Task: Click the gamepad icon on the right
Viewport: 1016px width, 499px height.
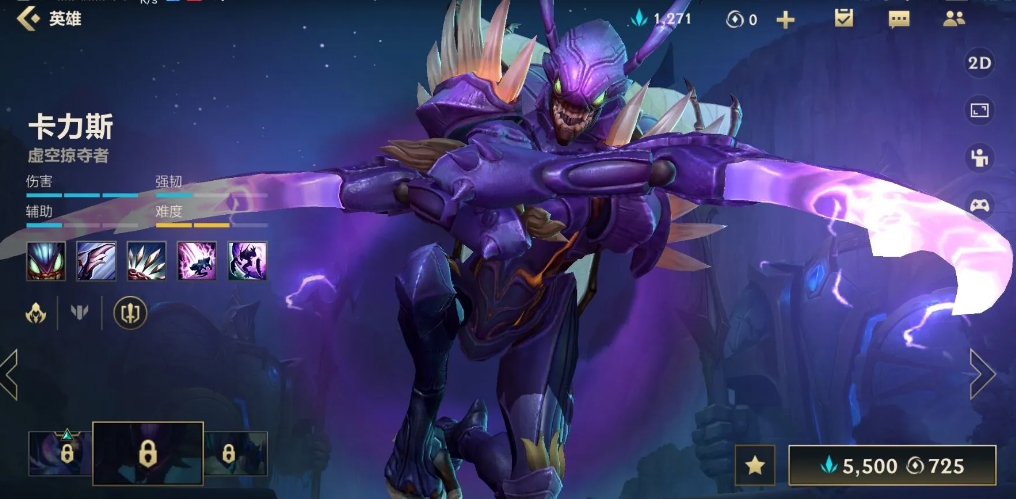Action: click(x=979, y=205)
